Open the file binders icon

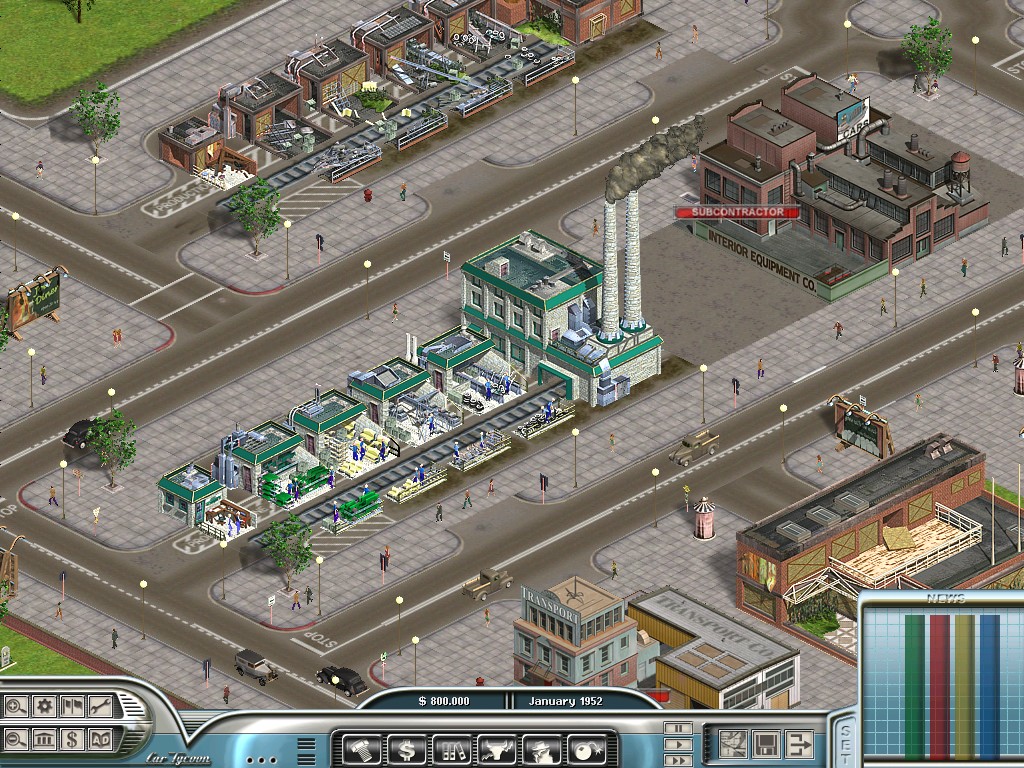449,747
